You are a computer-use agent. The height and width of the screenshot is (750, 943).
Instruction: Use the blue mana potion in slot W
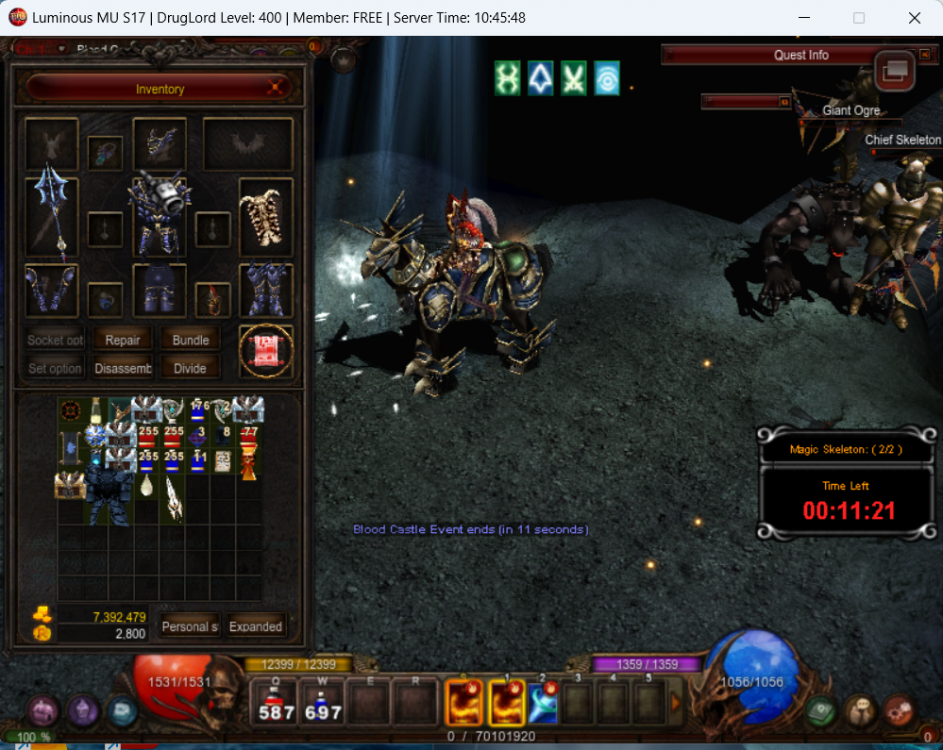(323, 701)
